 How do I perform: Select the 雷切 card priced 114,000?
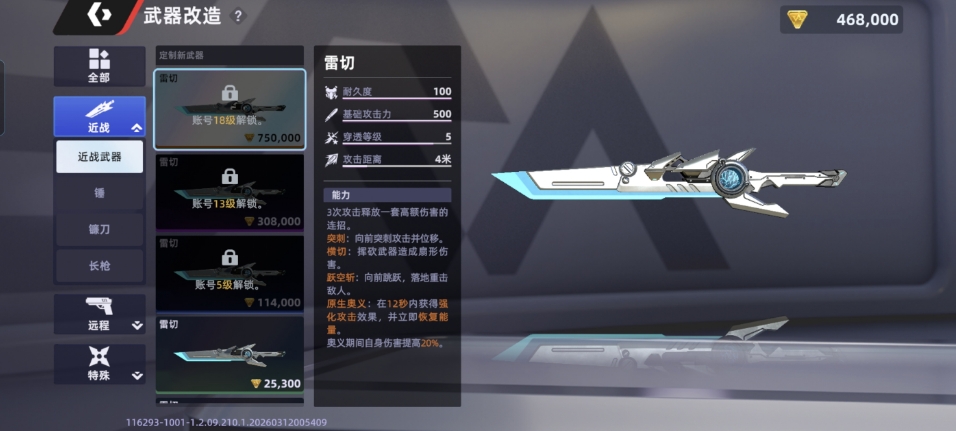[230, 273]
